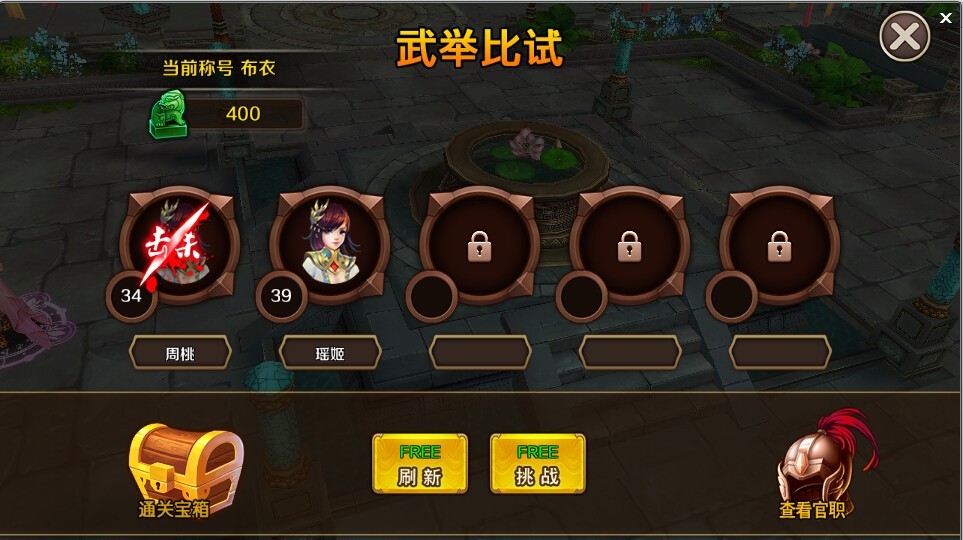Click the jade lion currency icon
The image size is (963, 540).
168,114
